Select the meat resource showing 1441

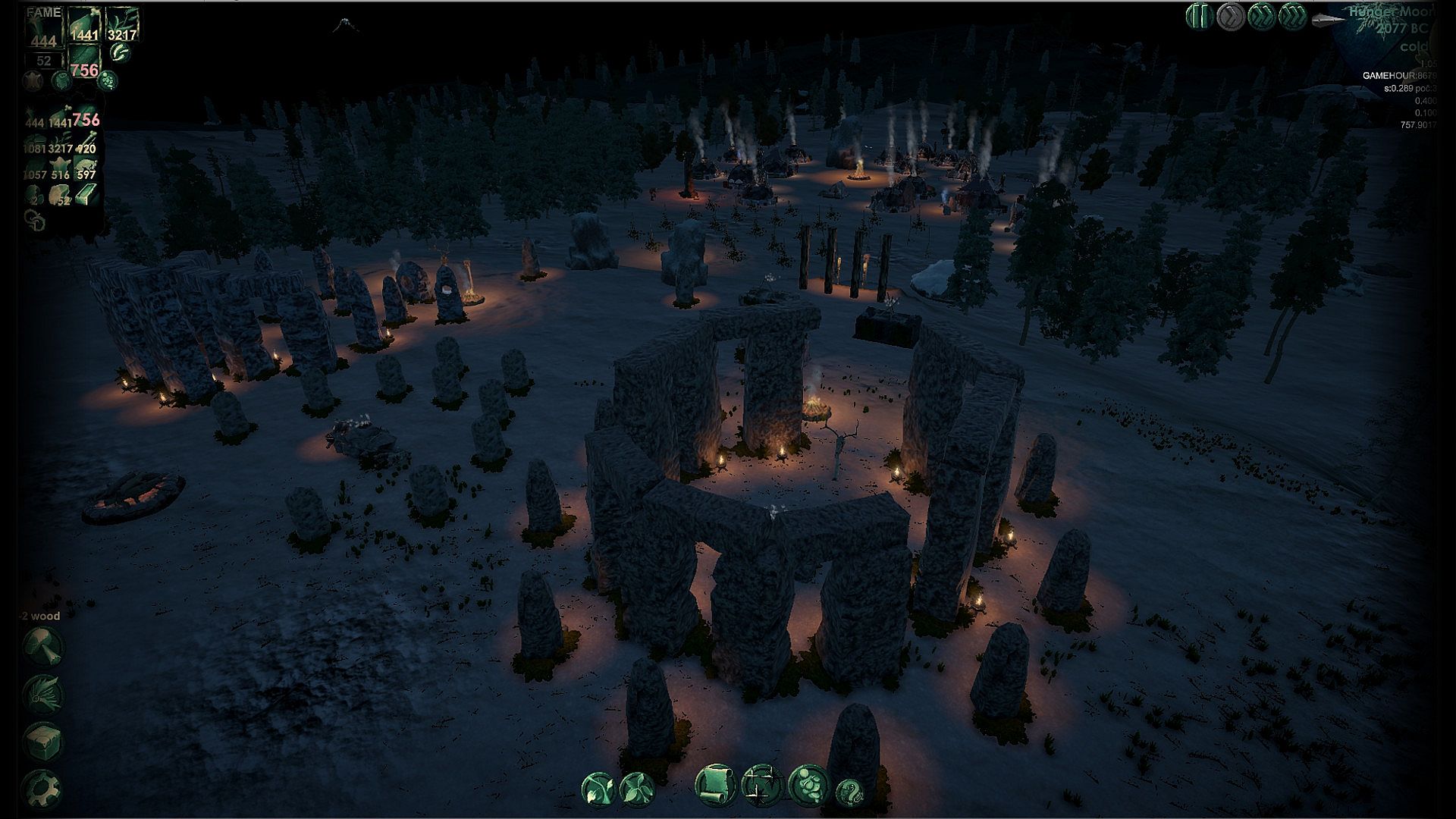click(x=83, y=24)
